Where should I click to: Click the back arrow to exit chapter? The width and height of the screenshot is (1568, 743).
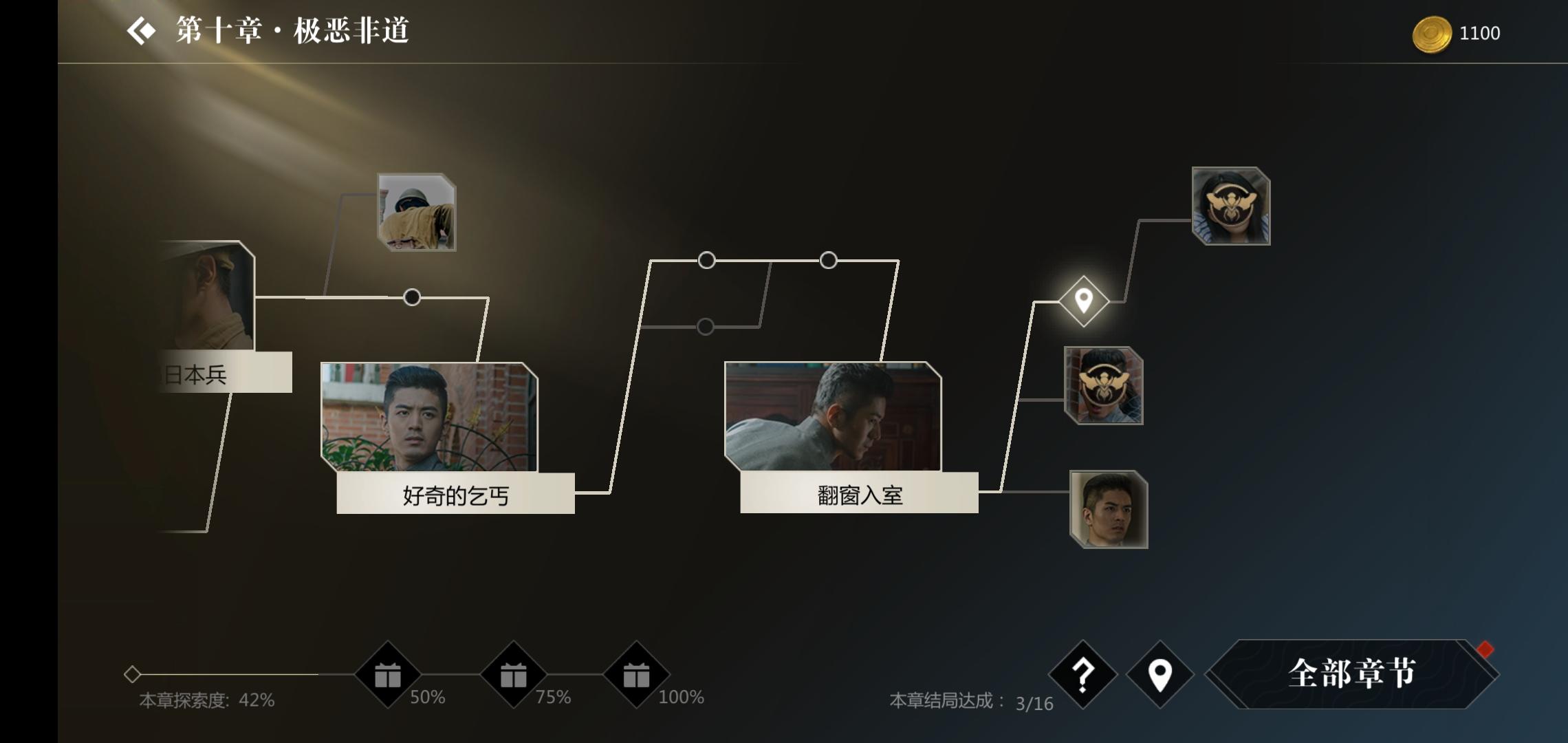141,31
